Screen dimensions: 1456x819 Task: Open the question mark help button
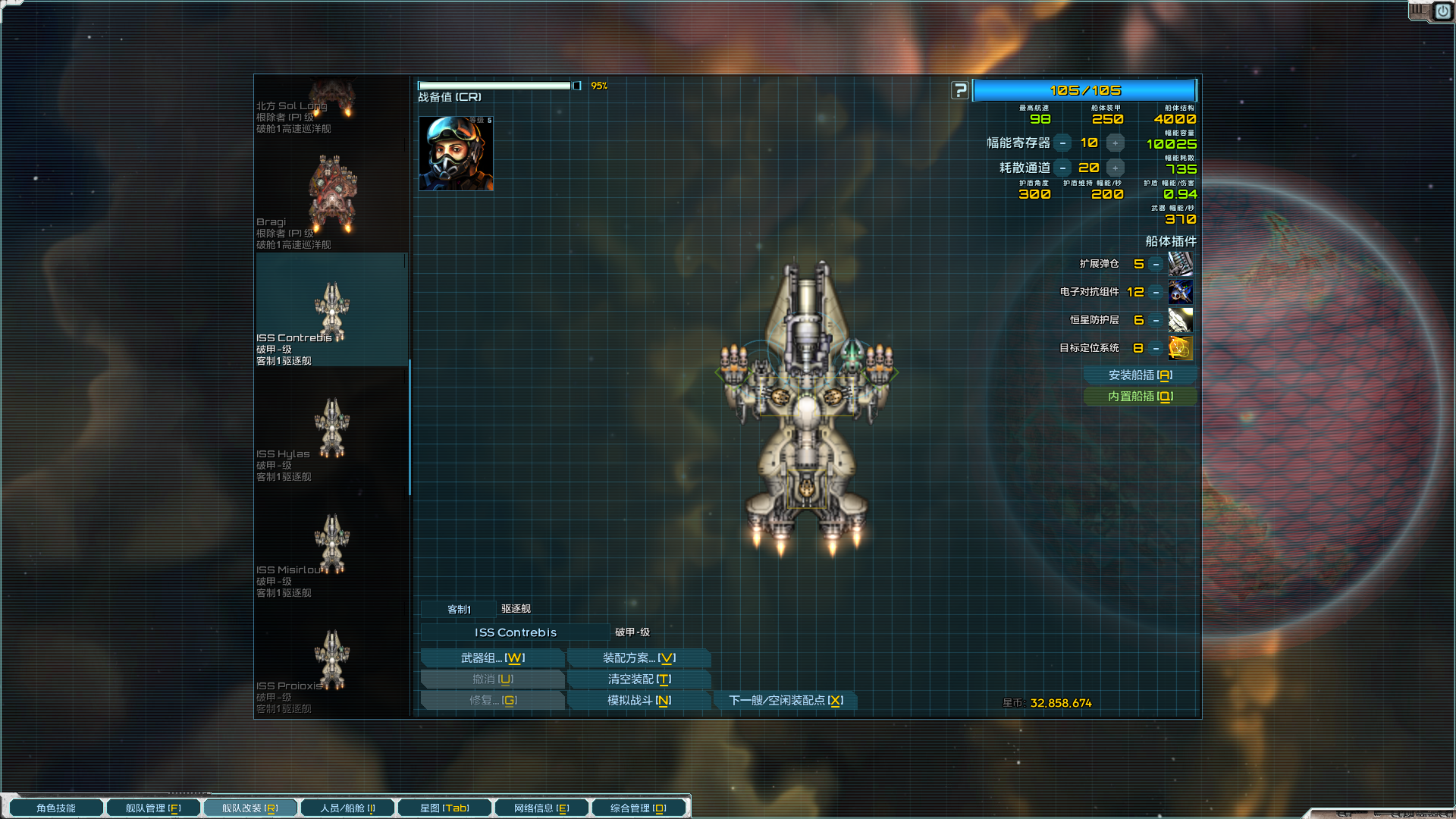(960, 90)
